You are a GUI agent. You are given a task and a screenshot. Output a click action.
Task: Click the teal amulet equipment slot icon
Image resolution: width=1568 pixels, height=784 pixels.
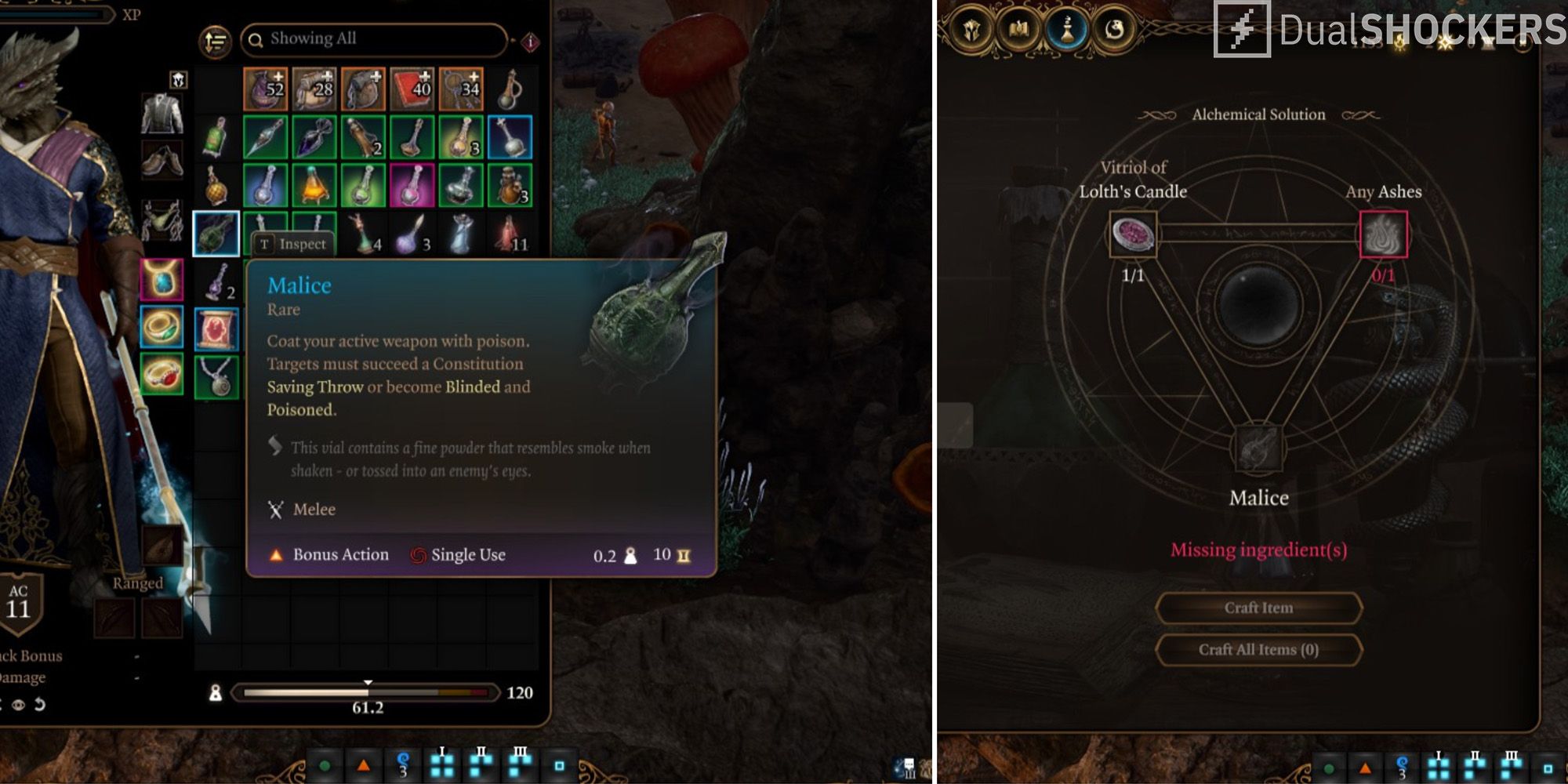coord(161,280)
